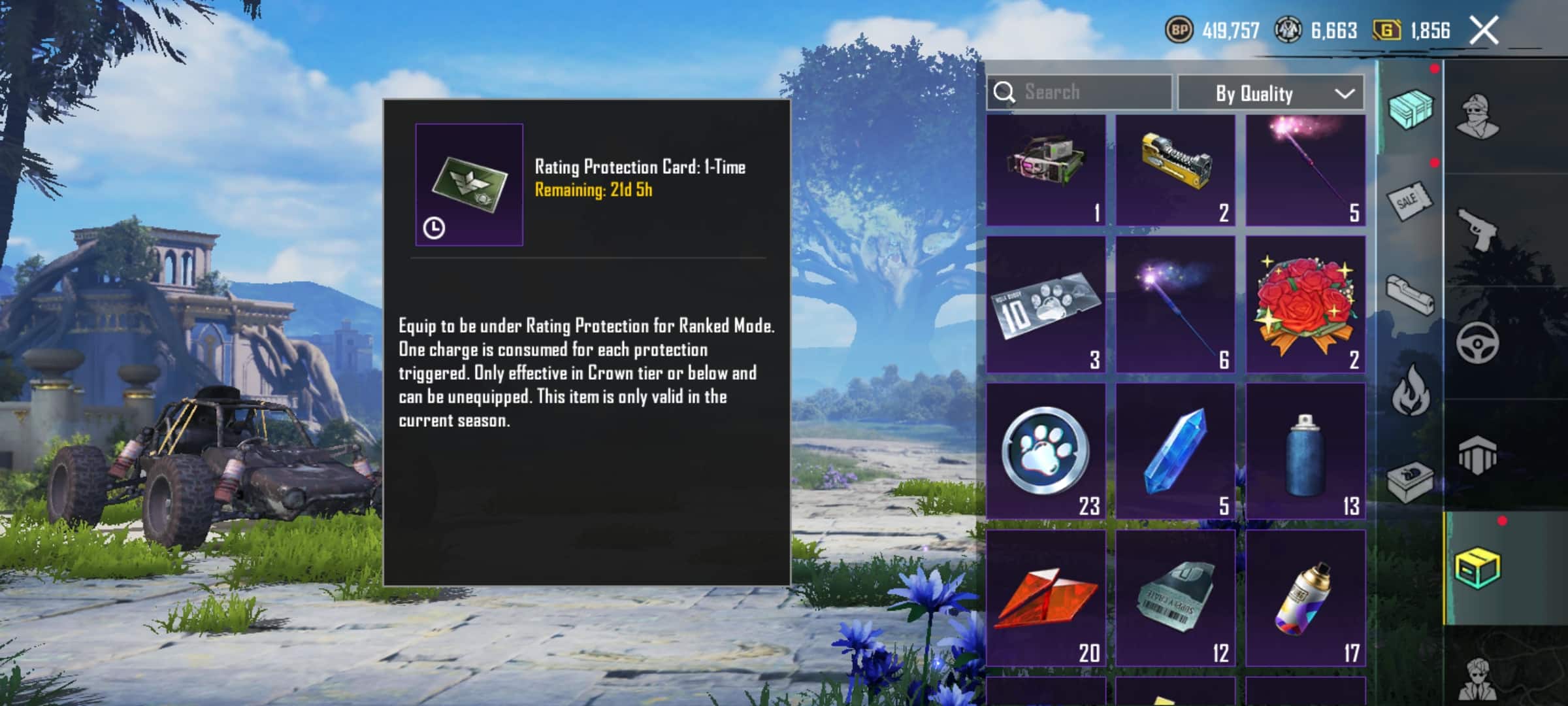
Task: Switch to the pistol weapons tab
Action: coord(1478,229)
